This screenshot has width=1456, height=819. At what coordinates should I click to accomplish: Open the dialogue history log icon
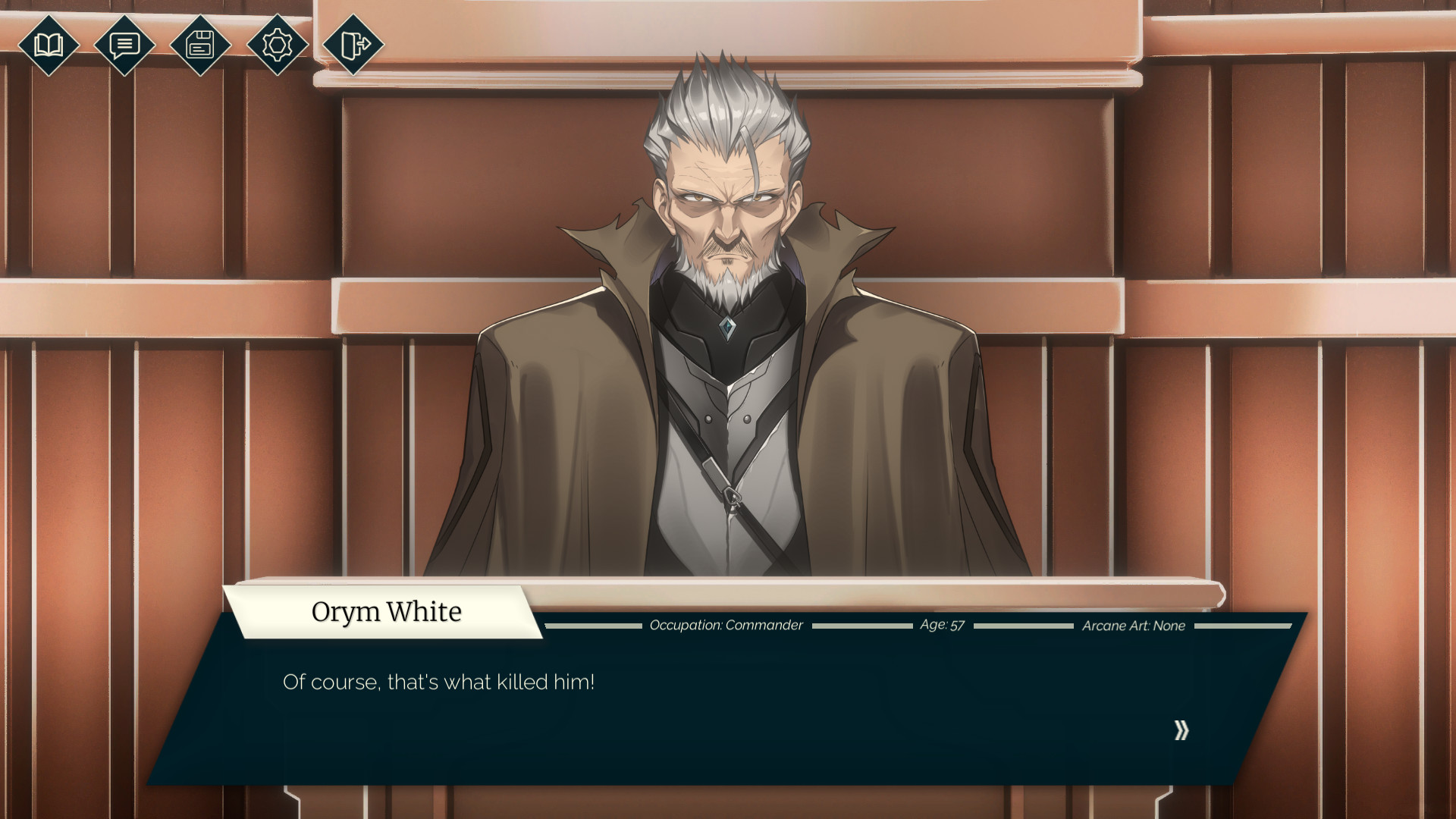coord(124,46)
